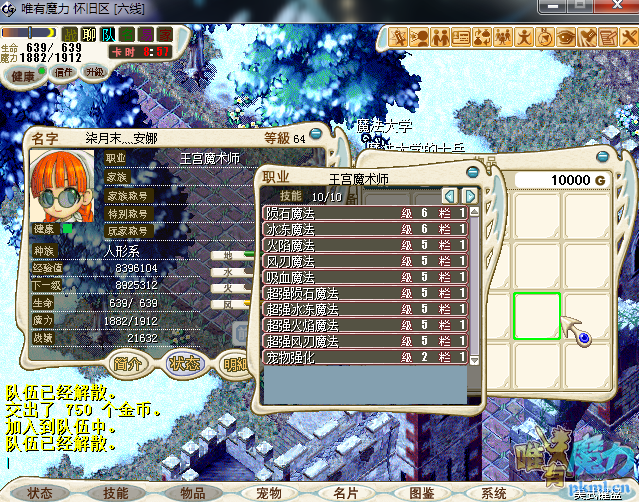
Task: Open the 信件 mail button
Action: pos(65,73)
